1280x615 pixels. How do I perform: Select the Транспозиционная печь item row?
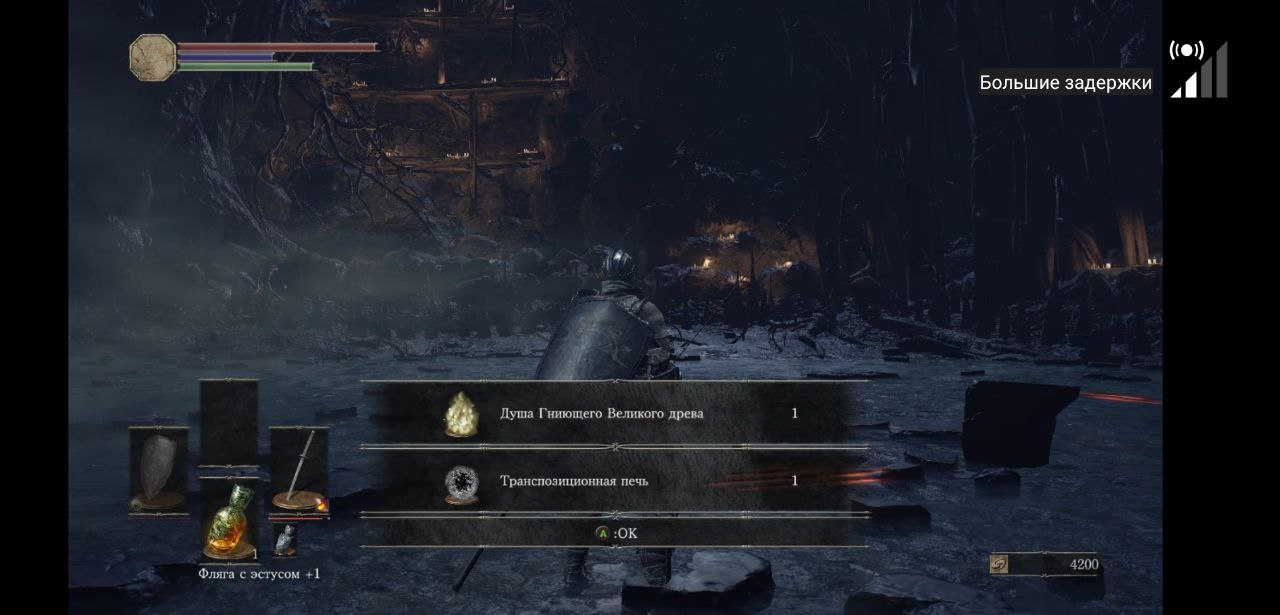[614, 481]
